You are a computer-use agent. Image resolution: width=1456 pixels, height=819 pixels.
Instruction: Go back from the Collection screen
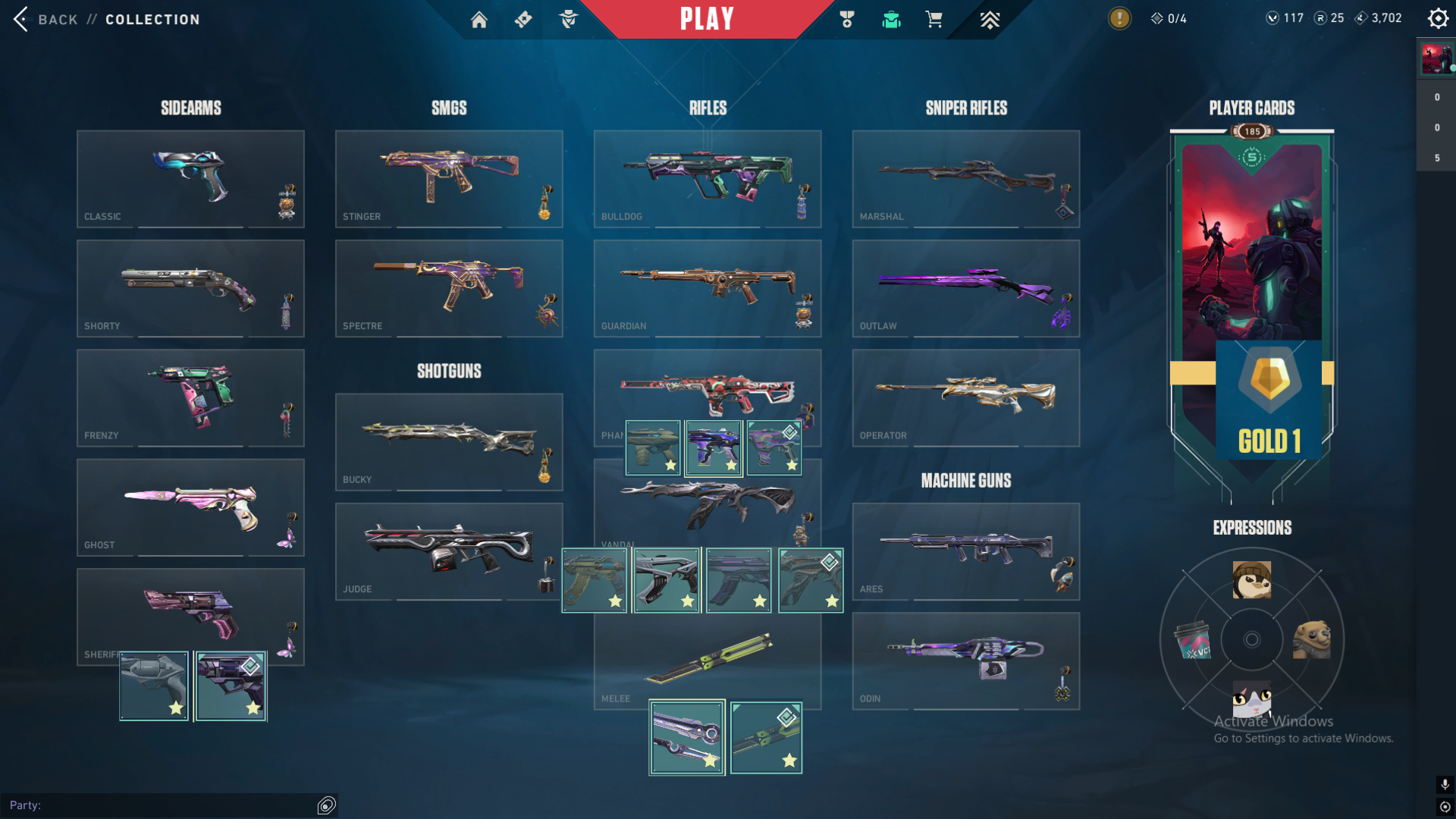pyautogui.click(x=45, y=20)
